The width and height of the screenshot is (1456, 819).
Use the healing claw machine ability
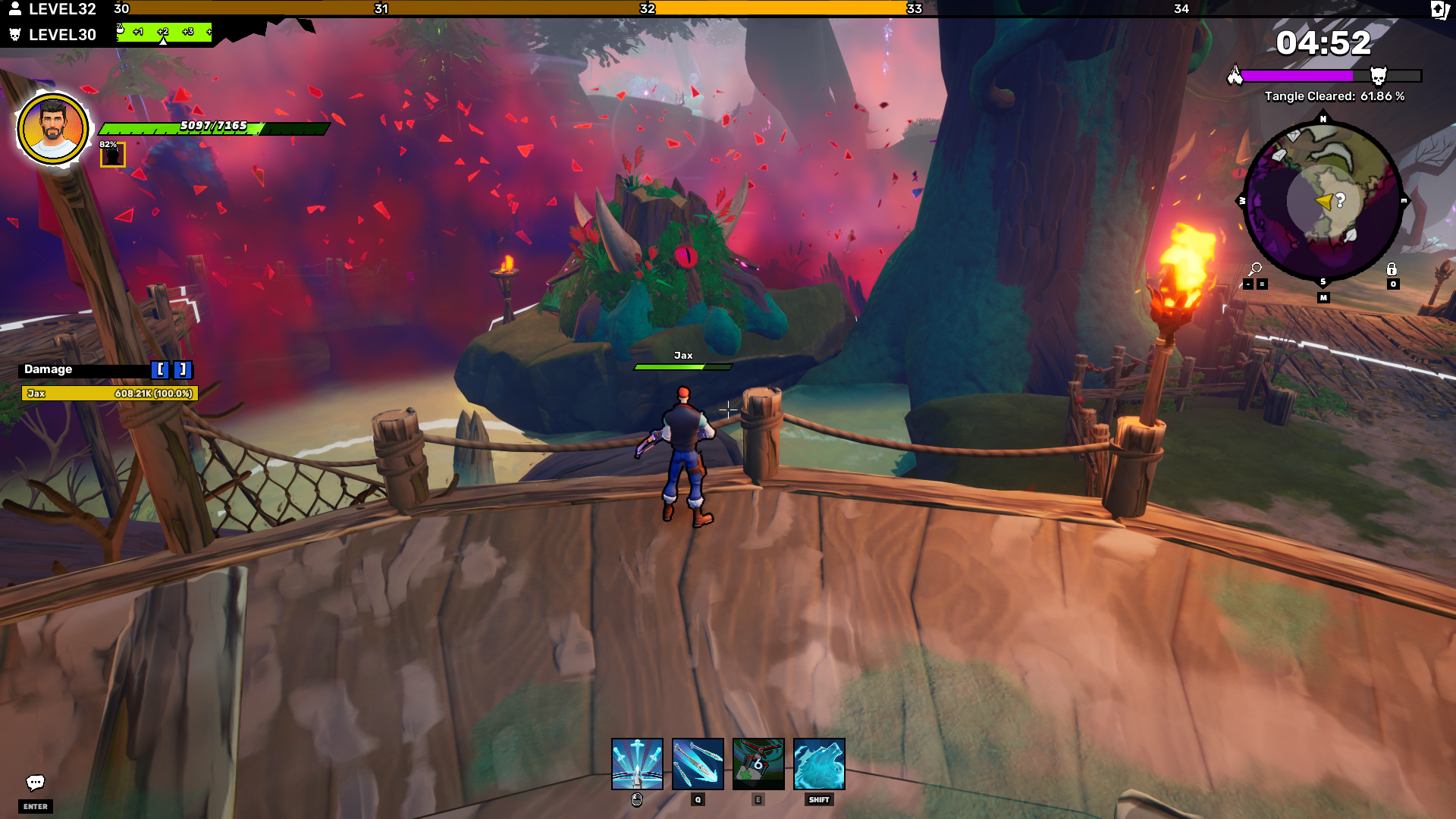coord(758,764)
